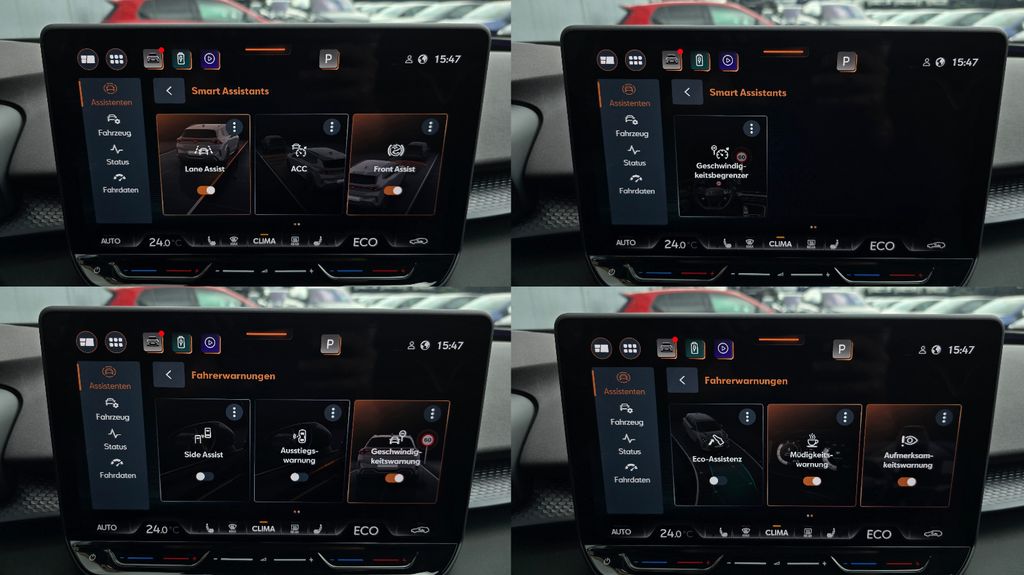Open the Geschwindigkeitswarnung three-dot options

click(430, 412)
